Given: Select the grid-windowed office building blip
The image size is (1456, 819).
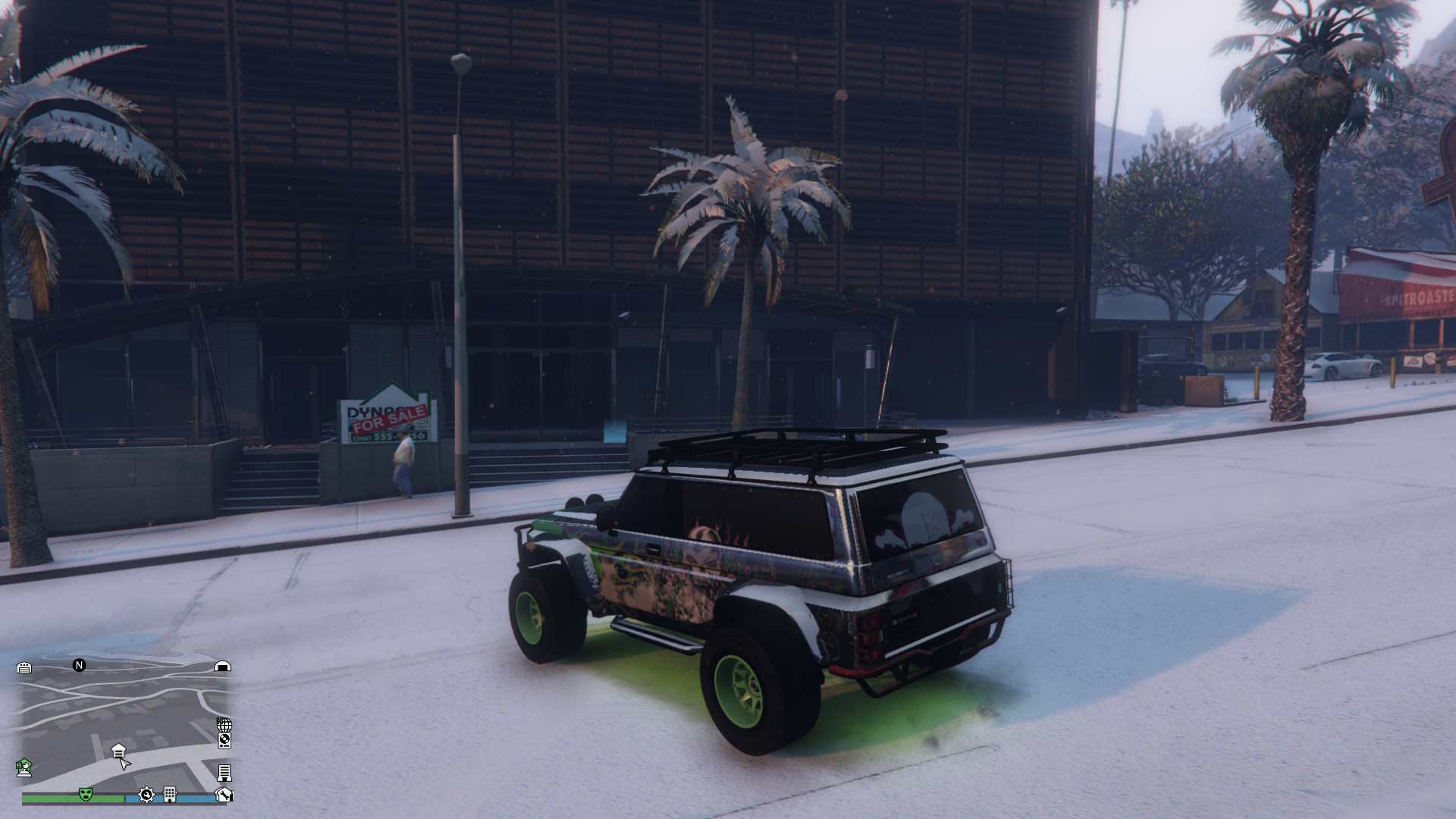Looking at the screenshot, I should click(x=170, y=794).
